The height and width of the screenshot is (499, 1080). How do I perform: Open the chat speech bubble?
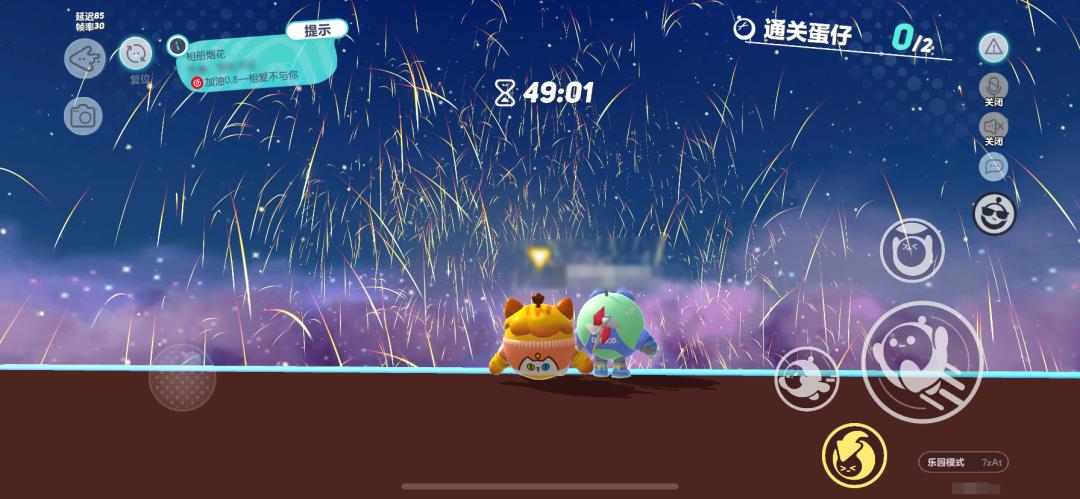pyautogui.click(x=993, y=167)
